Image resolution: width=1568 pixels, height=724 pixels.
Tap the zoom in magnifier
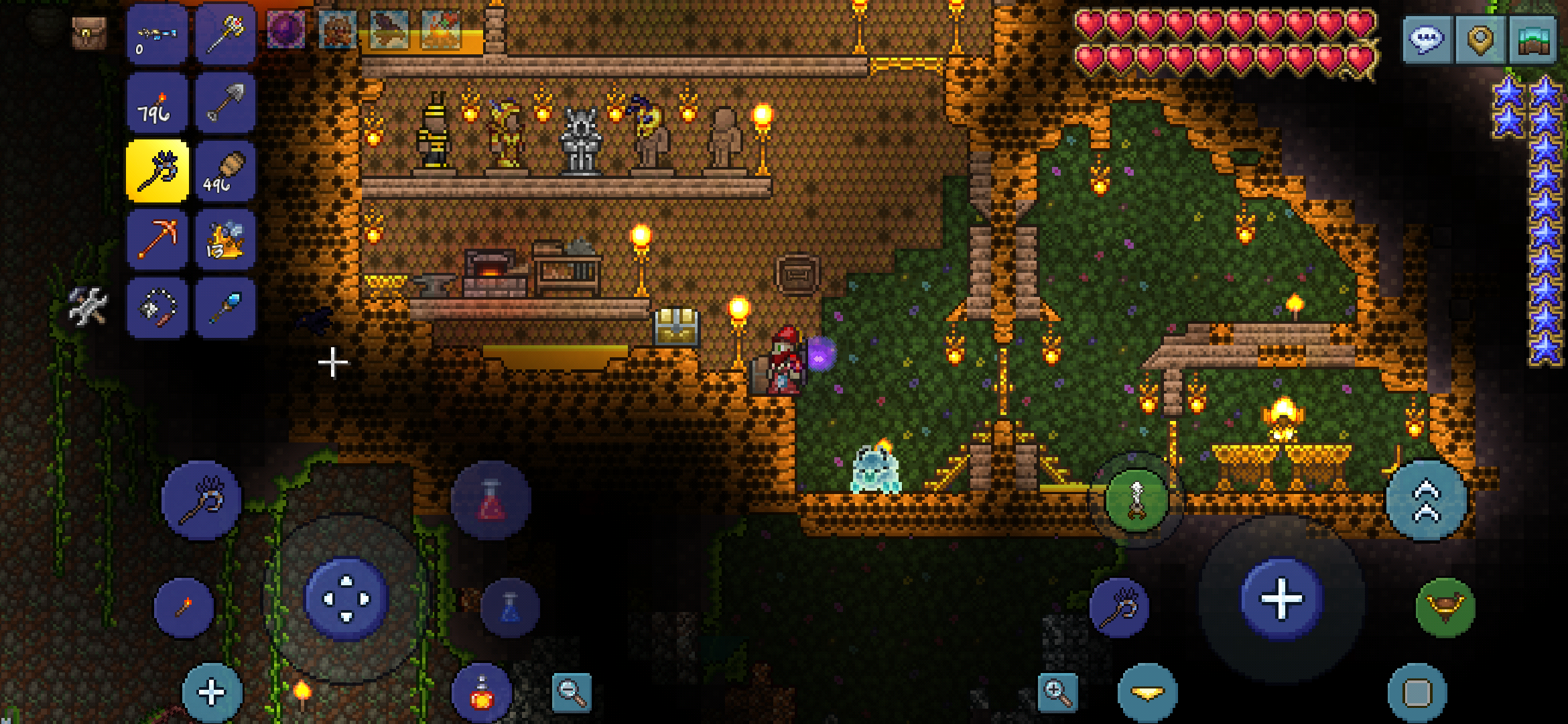point(1057,692)
